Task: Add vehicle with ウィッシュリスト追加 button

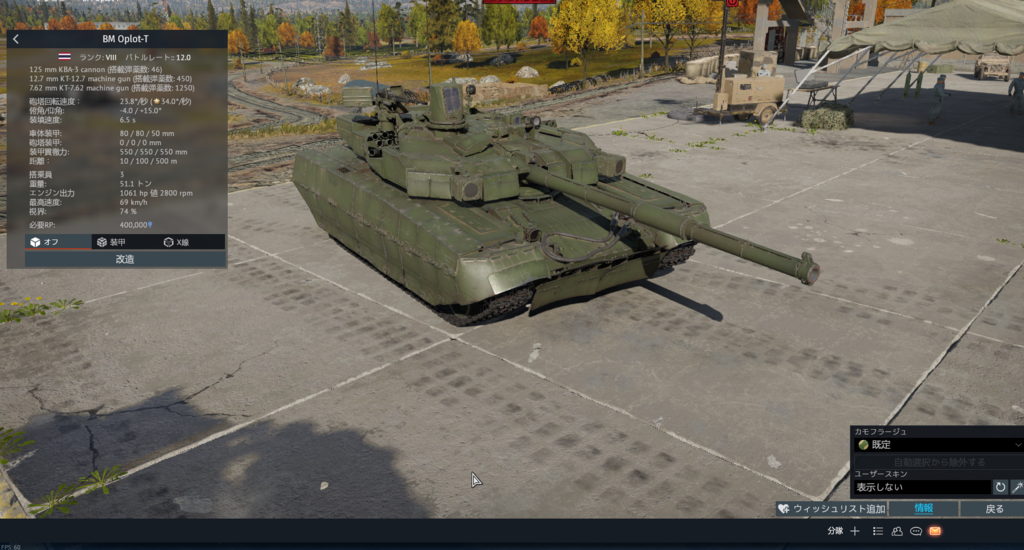Action: [831, 509]
